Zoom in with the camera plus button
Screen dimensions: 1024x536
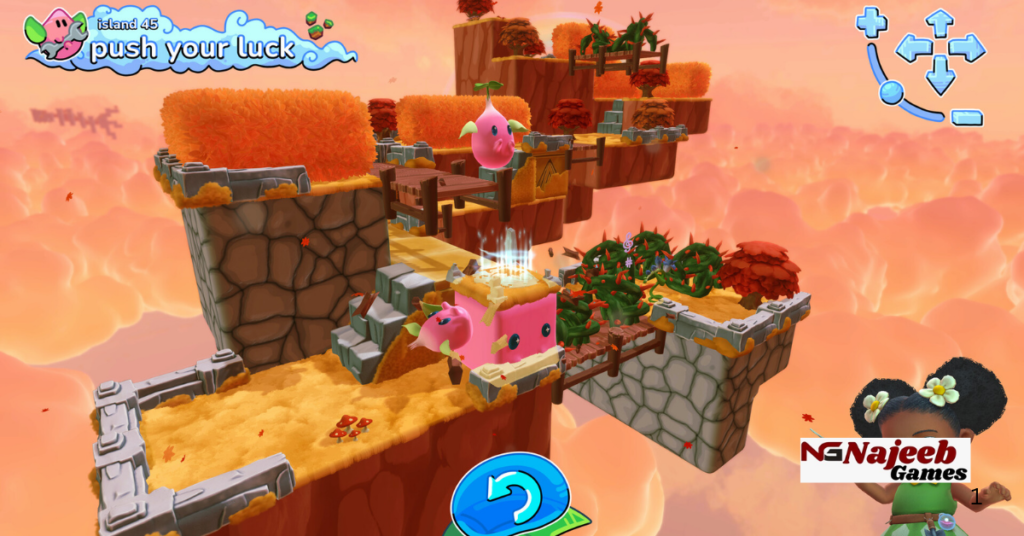click(x=871, y=21)
